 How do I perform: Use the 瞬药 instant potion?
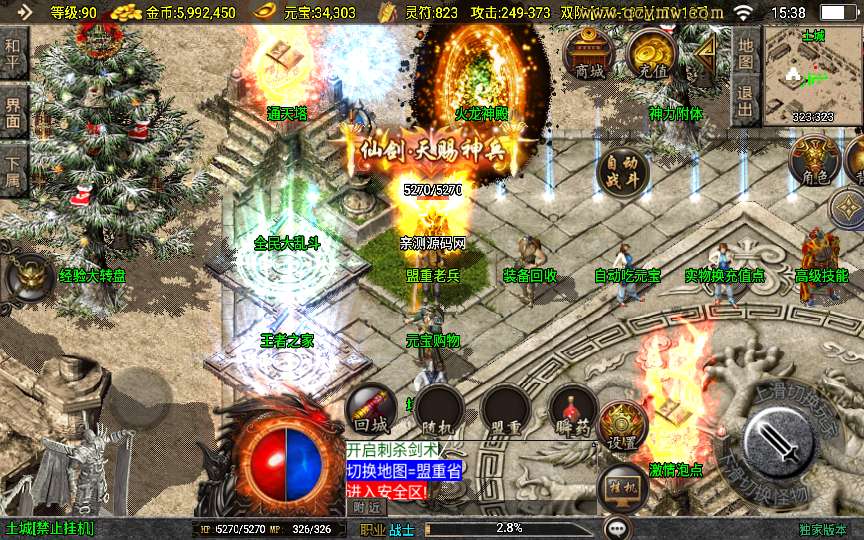point(573,409)
